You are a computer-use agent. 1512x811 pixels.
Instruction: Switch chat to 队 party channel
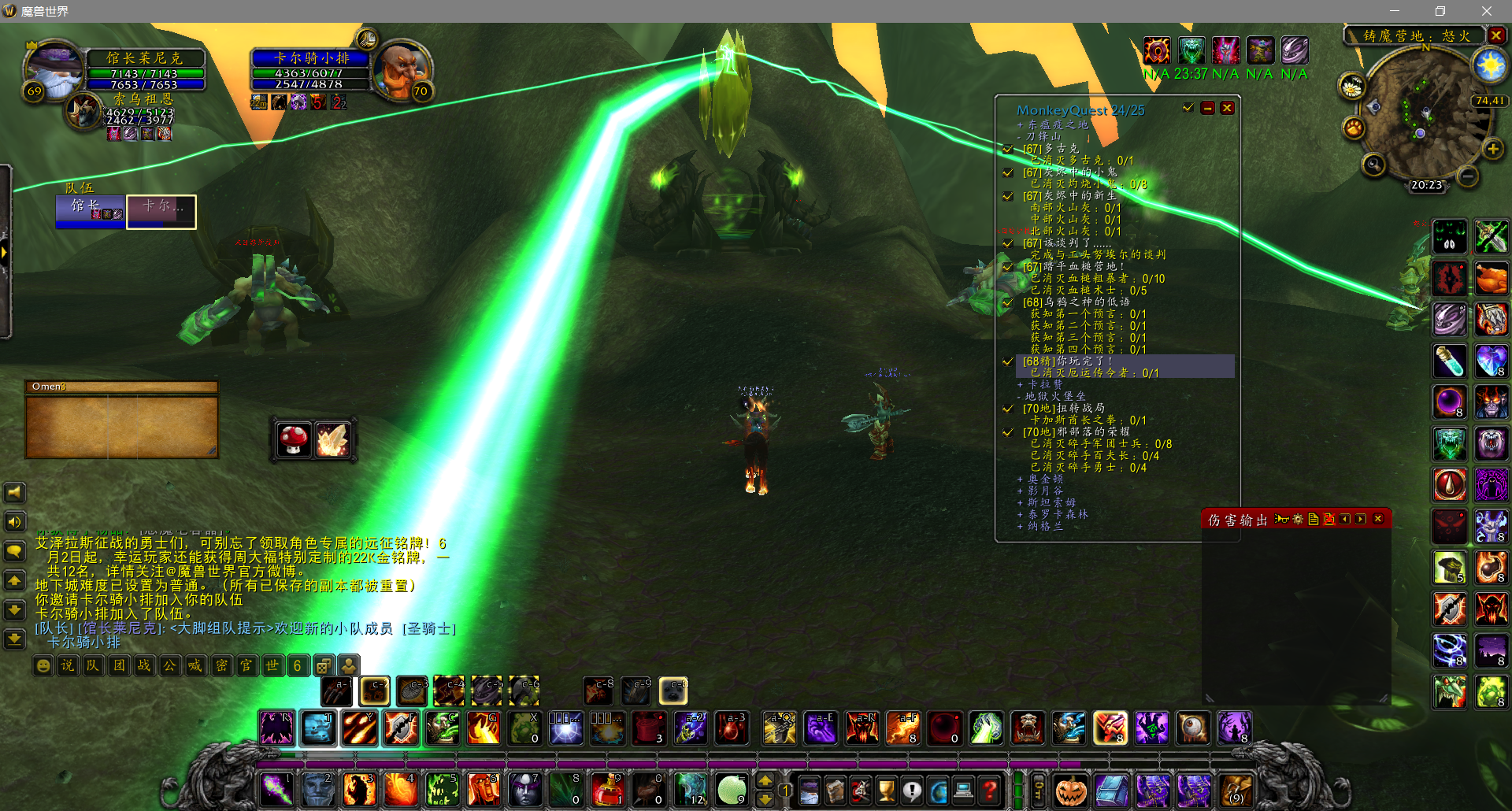point(93,665)
